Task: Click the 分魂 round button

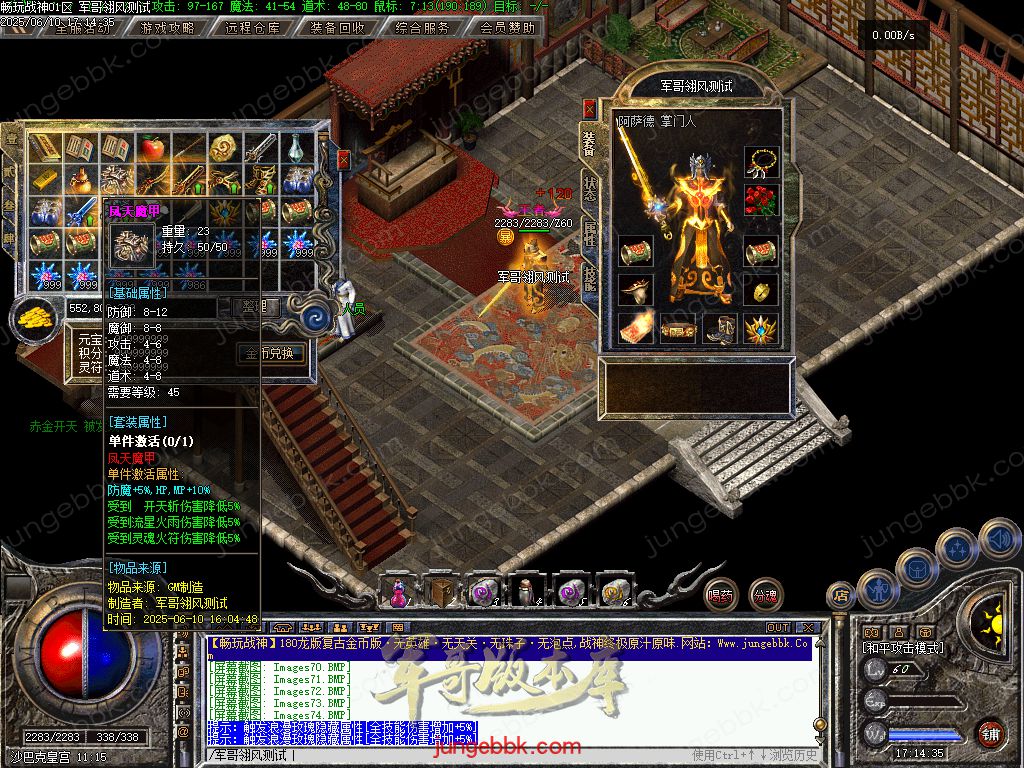Action: tap(766, 595)
